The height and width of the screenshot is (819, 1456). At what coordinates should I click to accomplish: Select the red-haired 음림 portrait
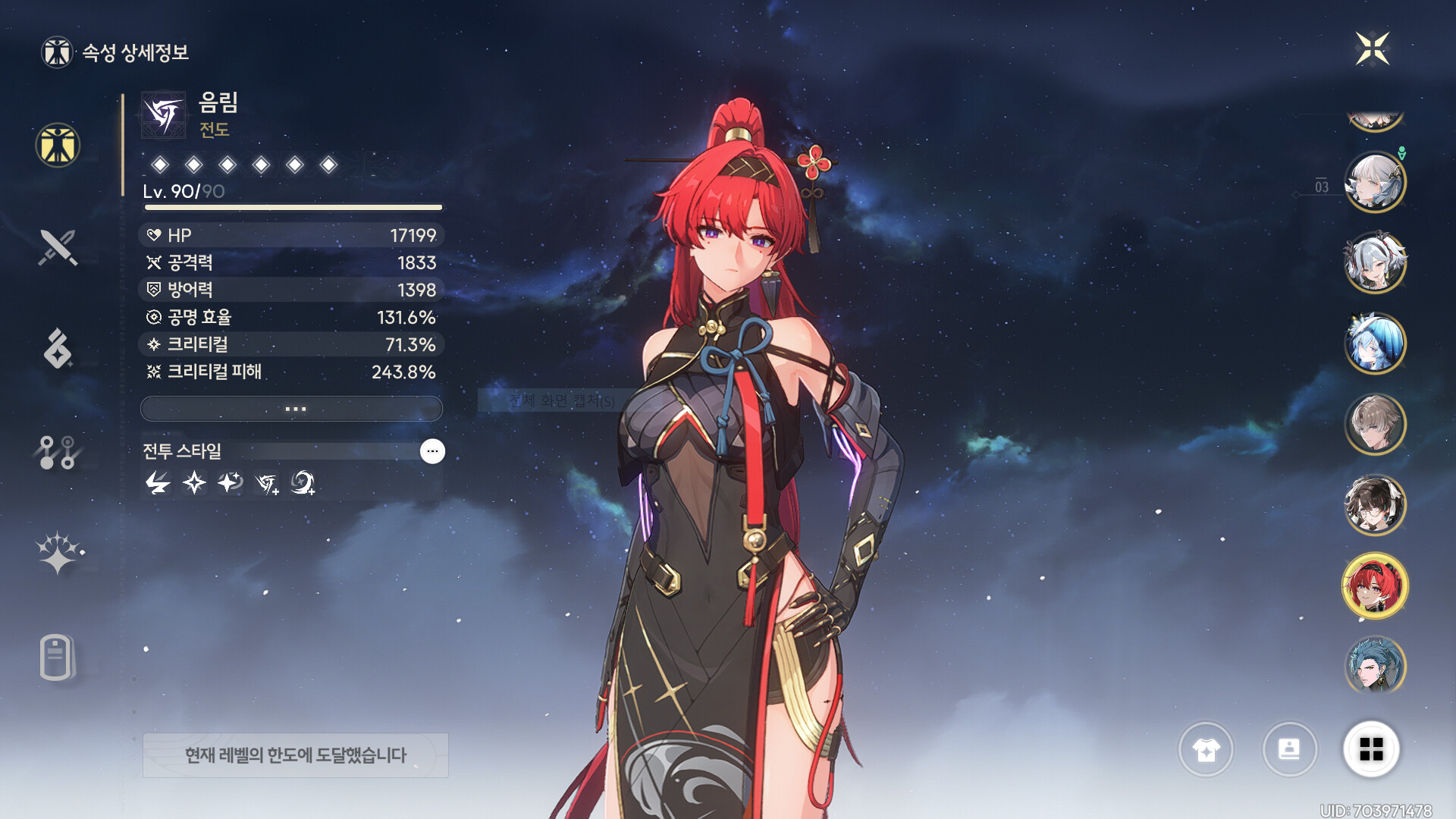[1375, 585]
